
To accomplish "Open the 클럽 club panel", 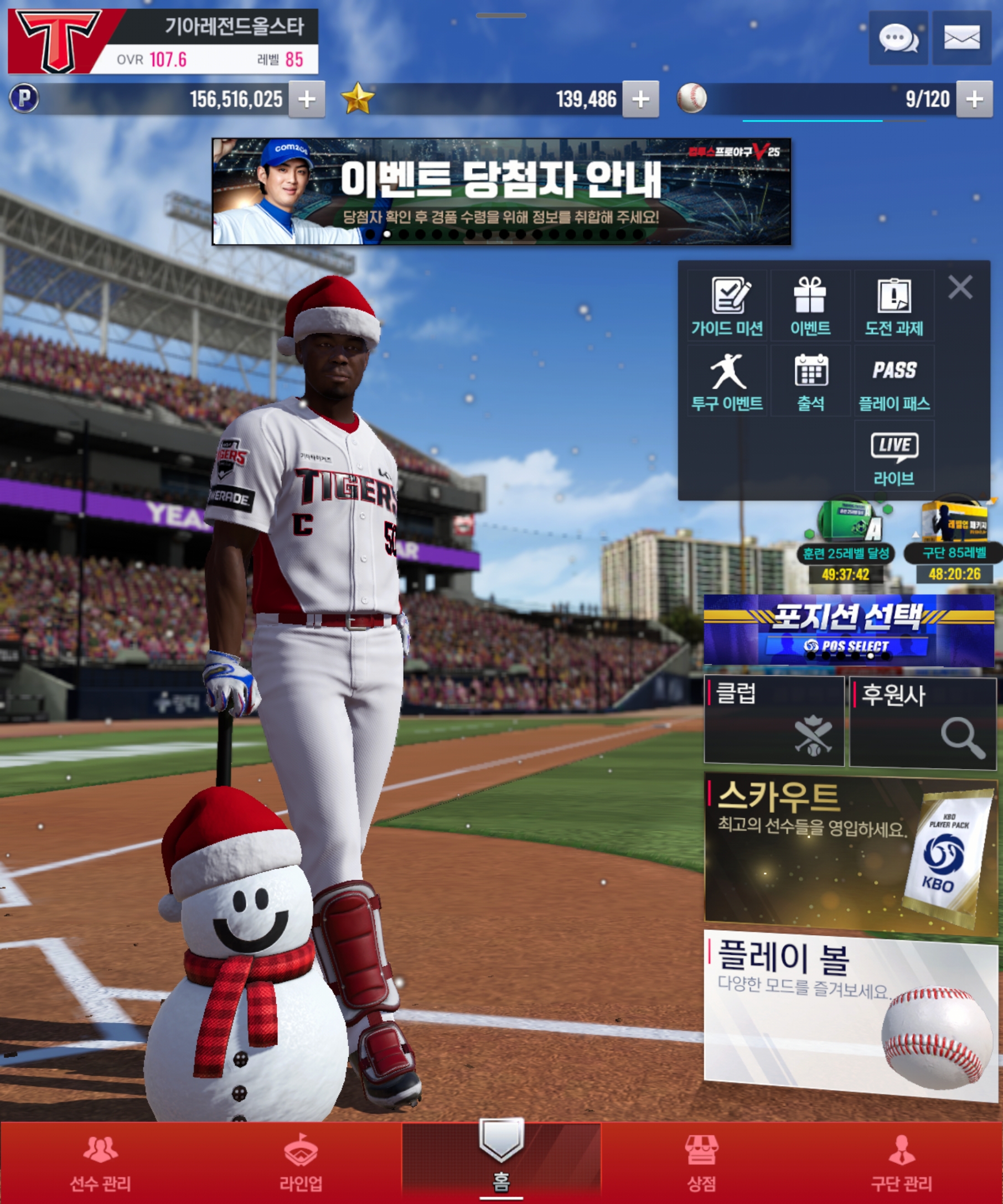I will coord(774,720).
